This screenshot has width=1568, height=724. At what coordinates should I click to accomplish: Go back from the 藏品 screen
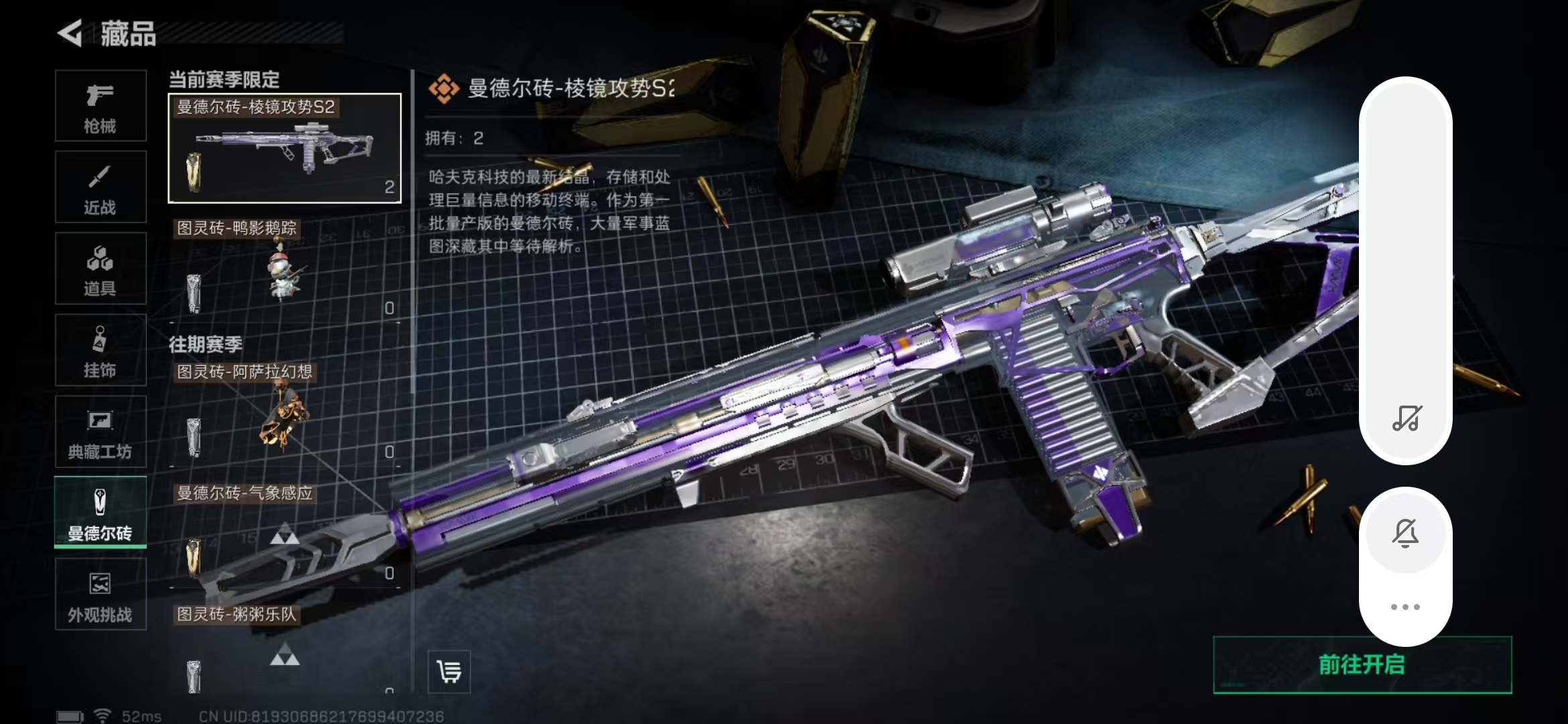pyautogui.click(x=70, y=33)
